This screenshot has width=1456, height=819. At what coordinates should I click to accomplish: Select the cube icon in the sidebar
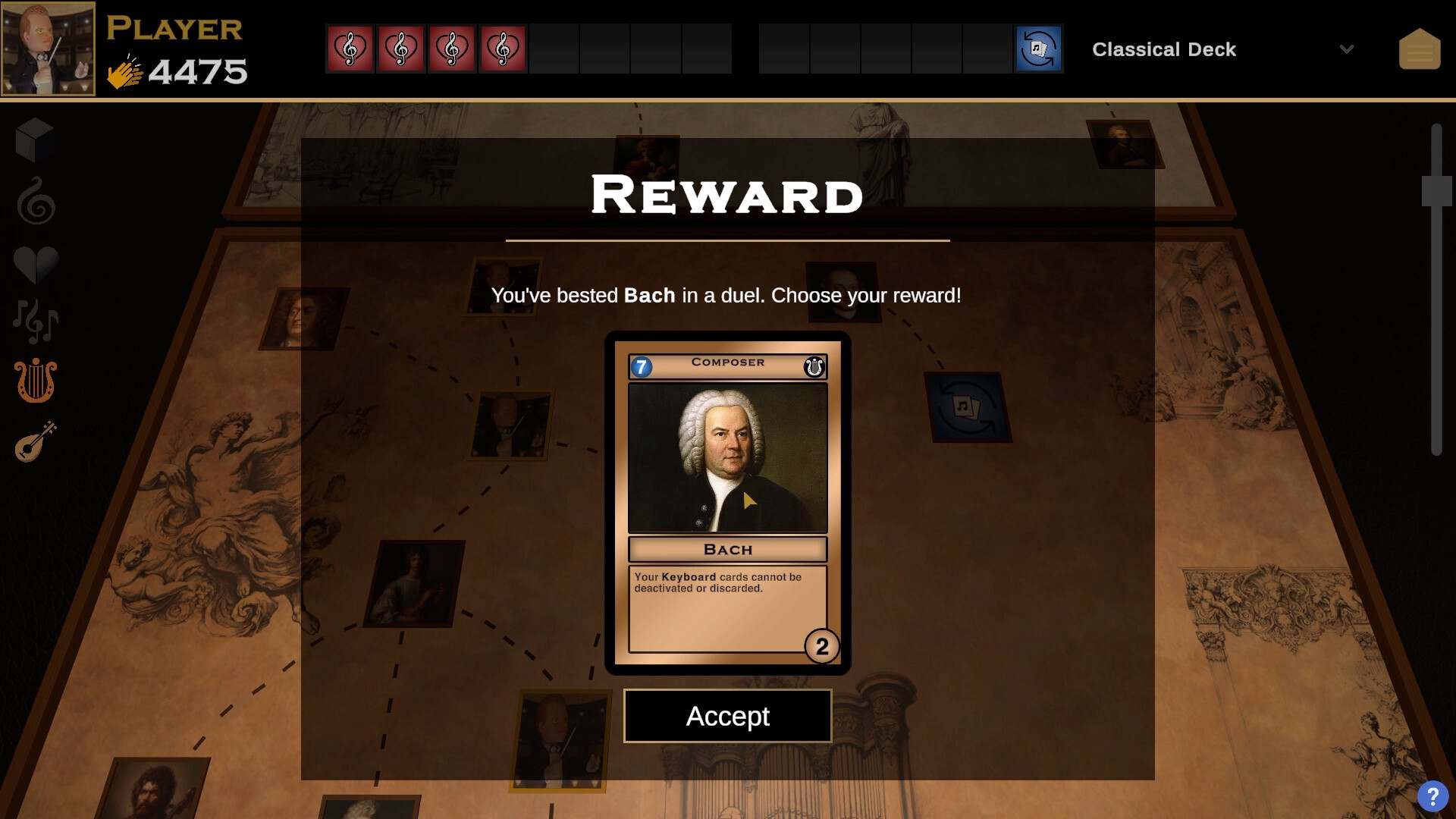pos(33,140)
